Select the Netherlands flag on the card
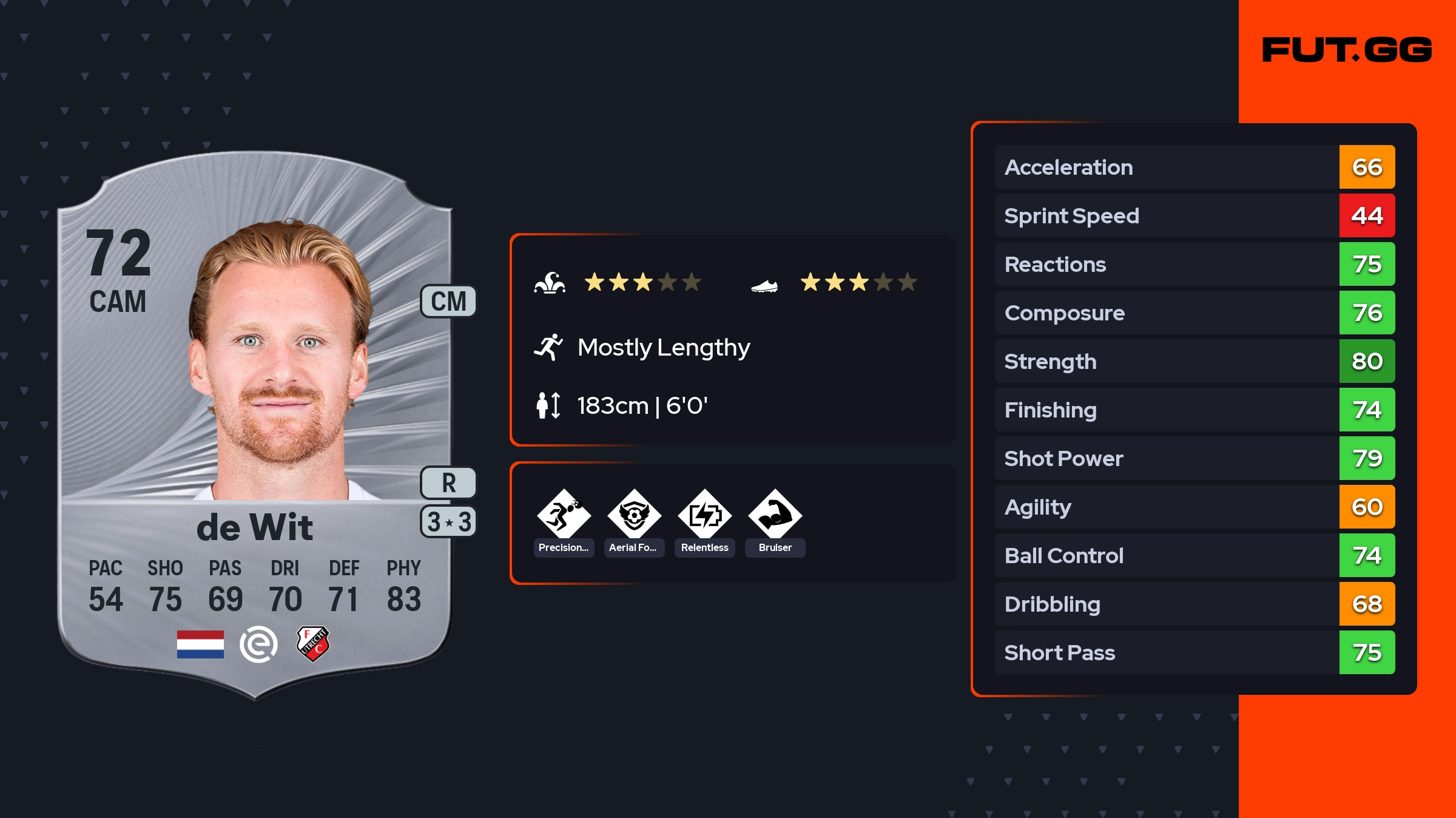The width and height of the screenshot is (1456, 818). (x=200, y=644)
